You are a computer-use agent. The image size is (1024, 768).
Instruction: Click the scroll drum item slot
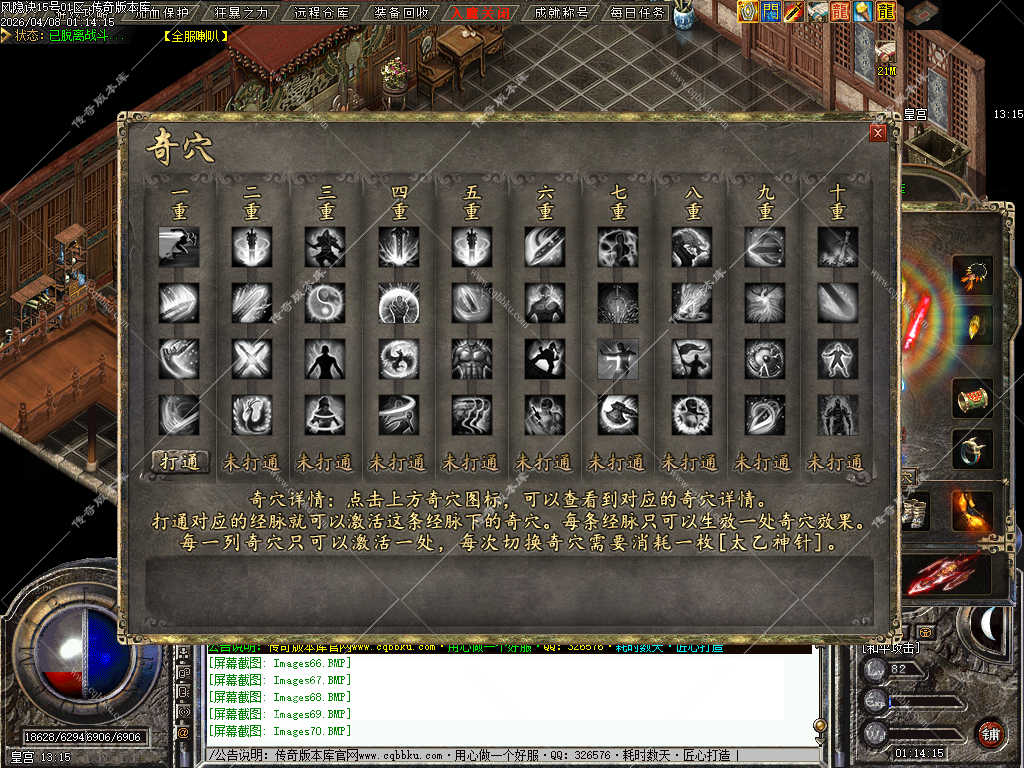click(x=971, y=397)
